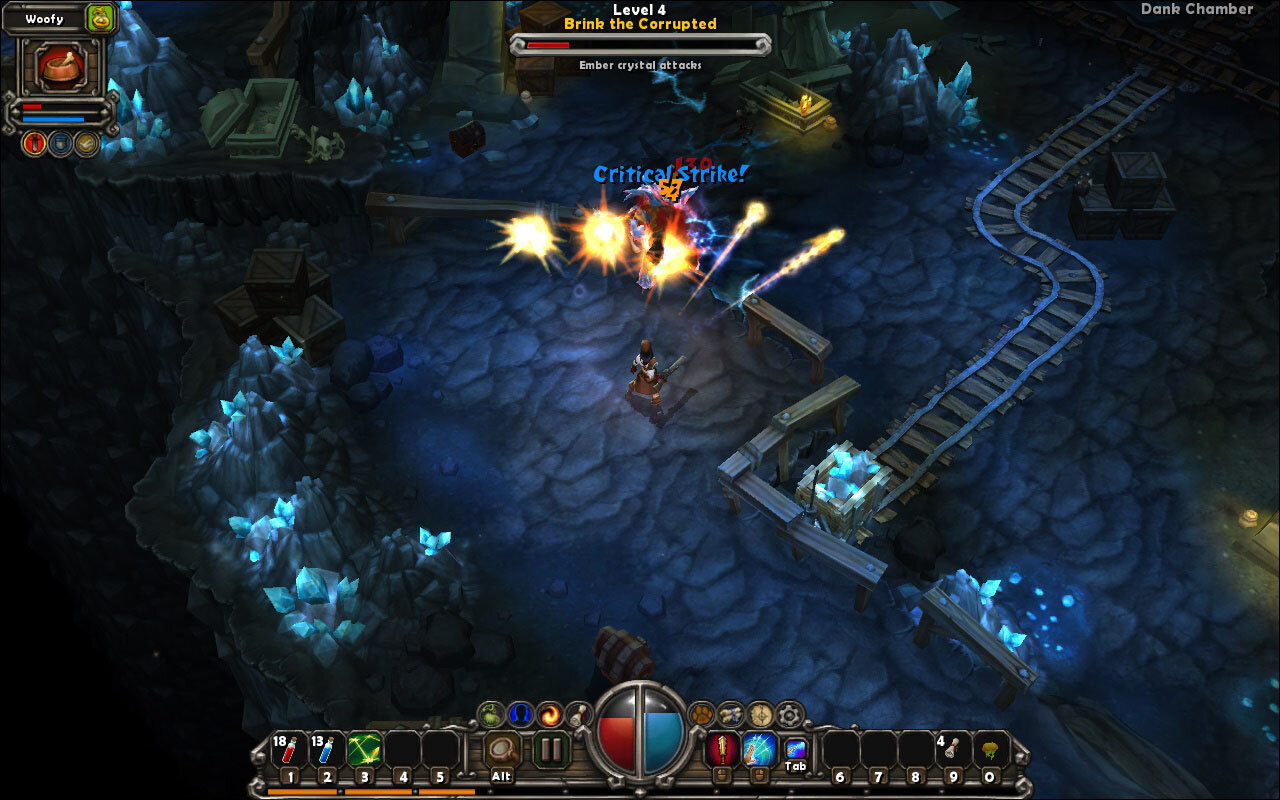Open the quest scroll journal
Image resolution: width=1280 pixels, height=800 pixels.
pyautogui.click(x=731, y=714)
